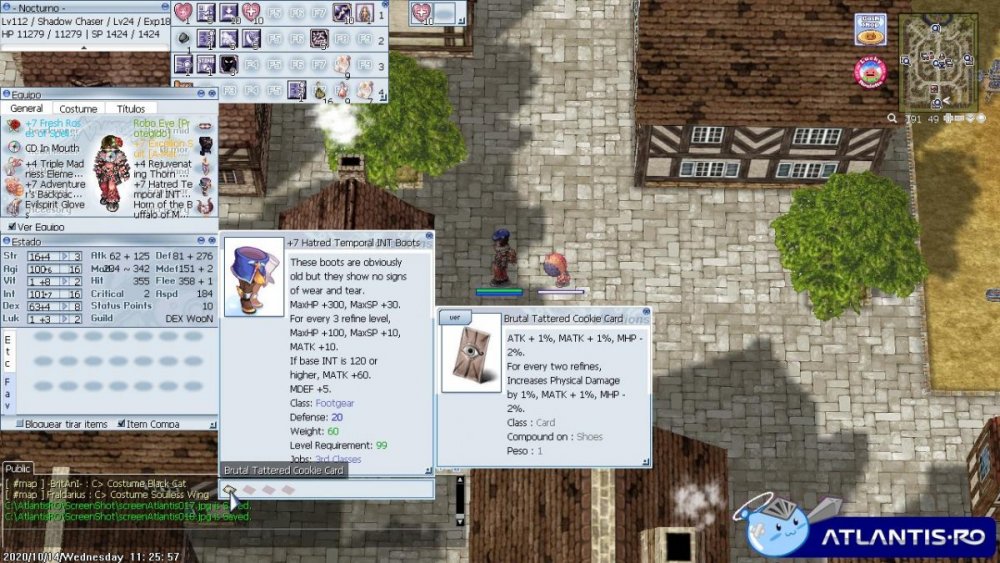Toggle the Ver Equipo checkbox
1000x563 pixels.
click(x=12, y=227)
